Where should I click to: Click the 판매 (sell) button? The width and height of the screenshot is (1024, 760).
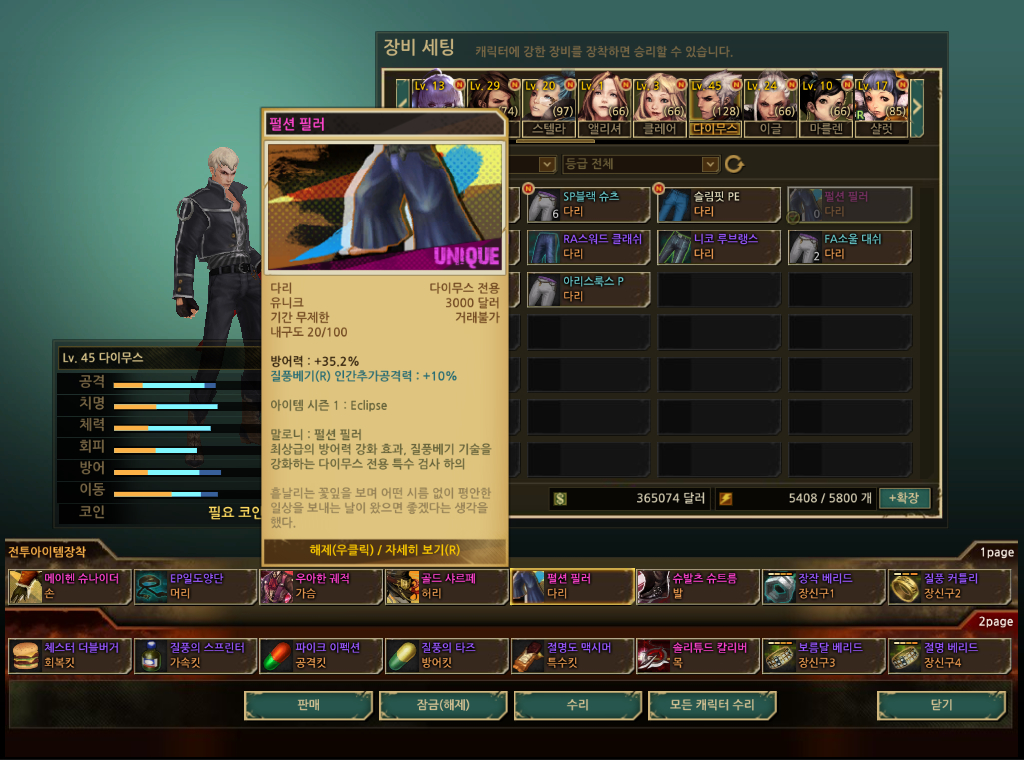pyautogui.click(x=308, y=705)
